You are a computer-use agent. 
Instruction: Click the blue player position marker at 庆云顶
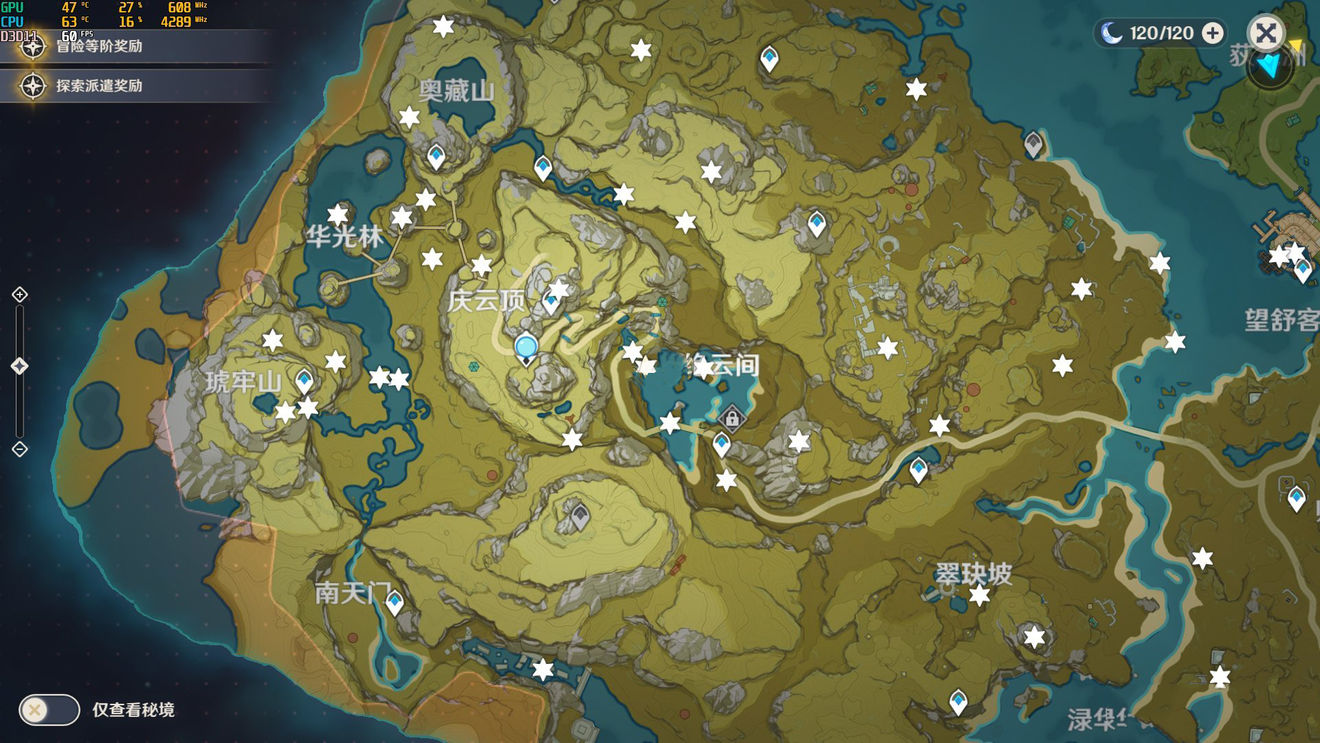pyautogui.click(x=524, y=347)
